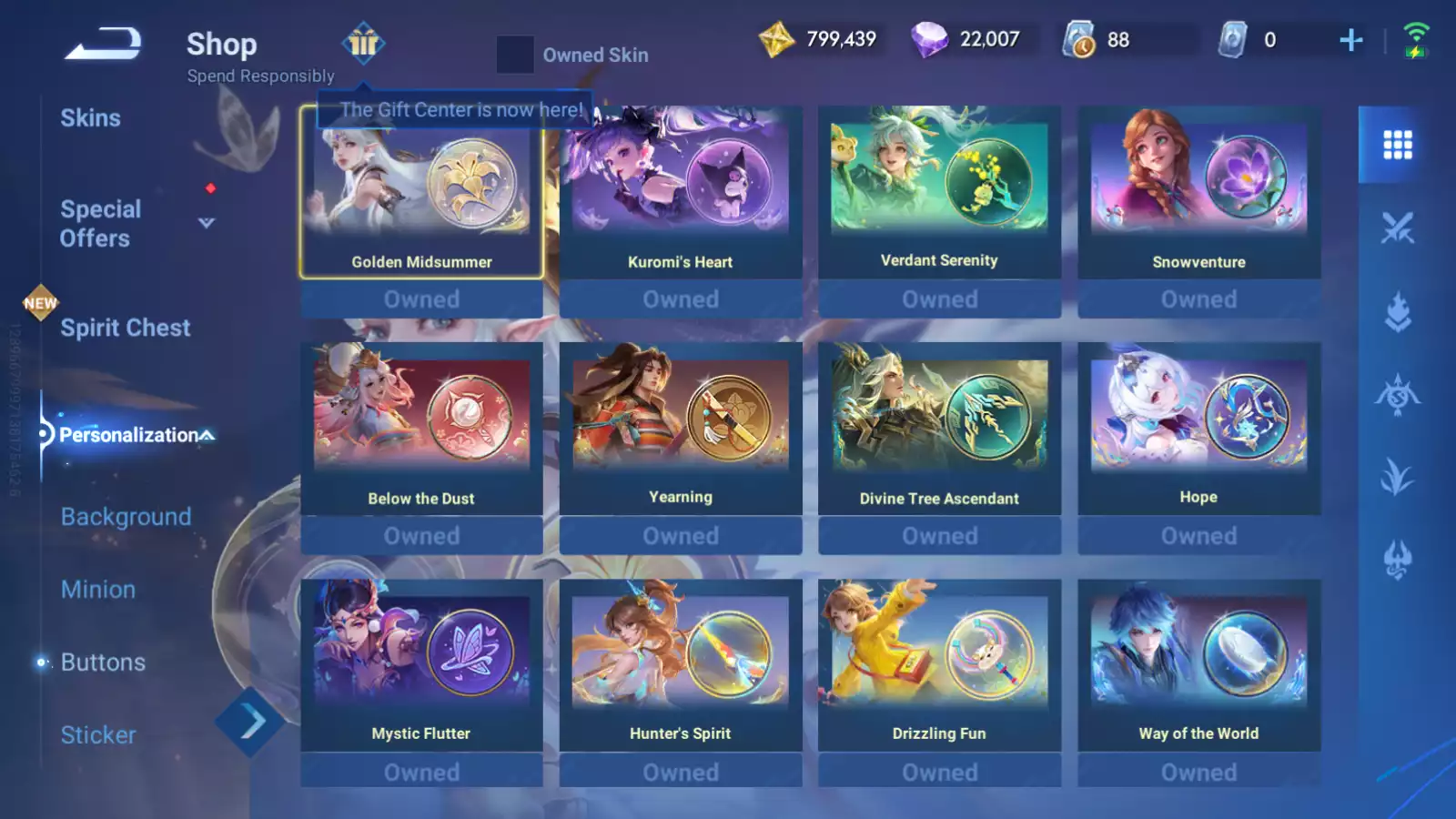Open the Gift Center icon
The width and height of the screenshot is (1456, 819).
pos(363,43)
